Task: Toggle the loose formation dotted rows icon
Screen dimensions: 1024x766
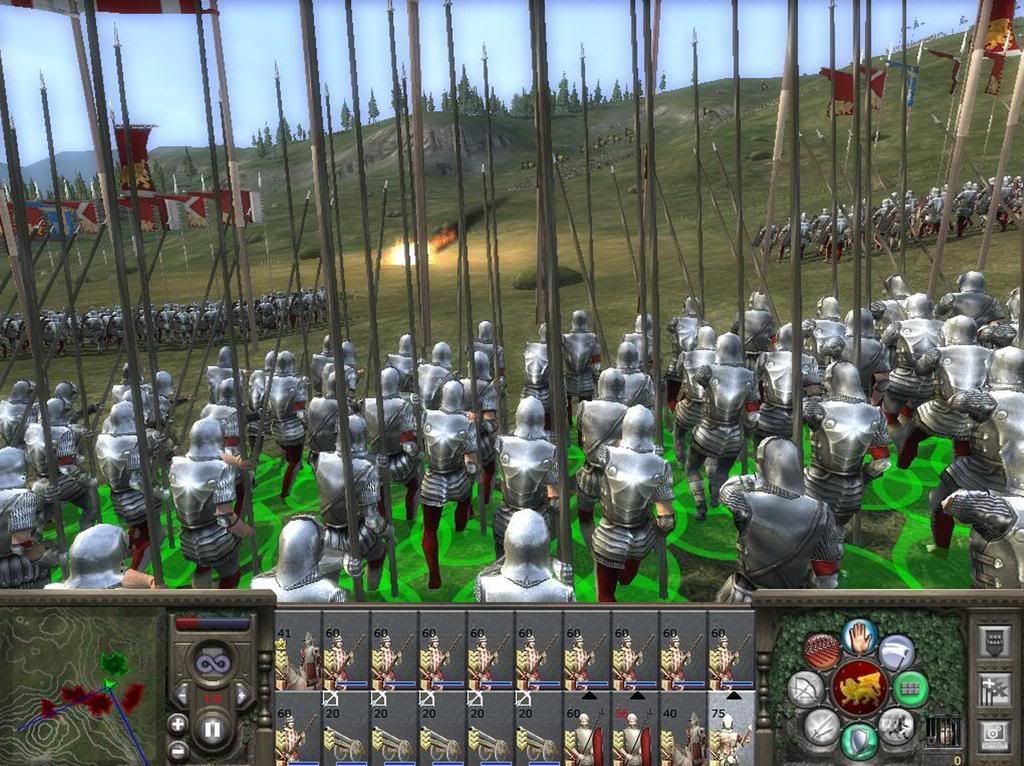Action: 820,652
